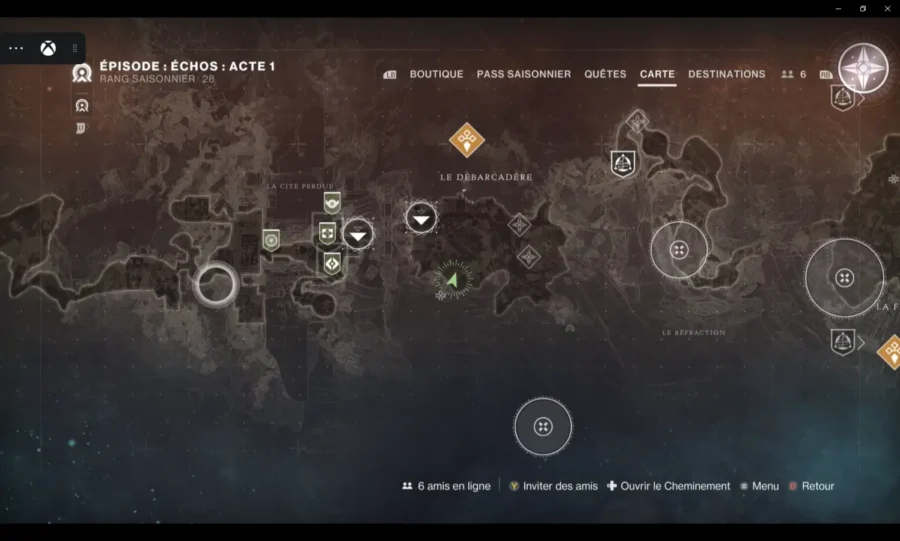
Task: Select the landing zone marker below Le Débarcadère
Action: click(421, 218)
